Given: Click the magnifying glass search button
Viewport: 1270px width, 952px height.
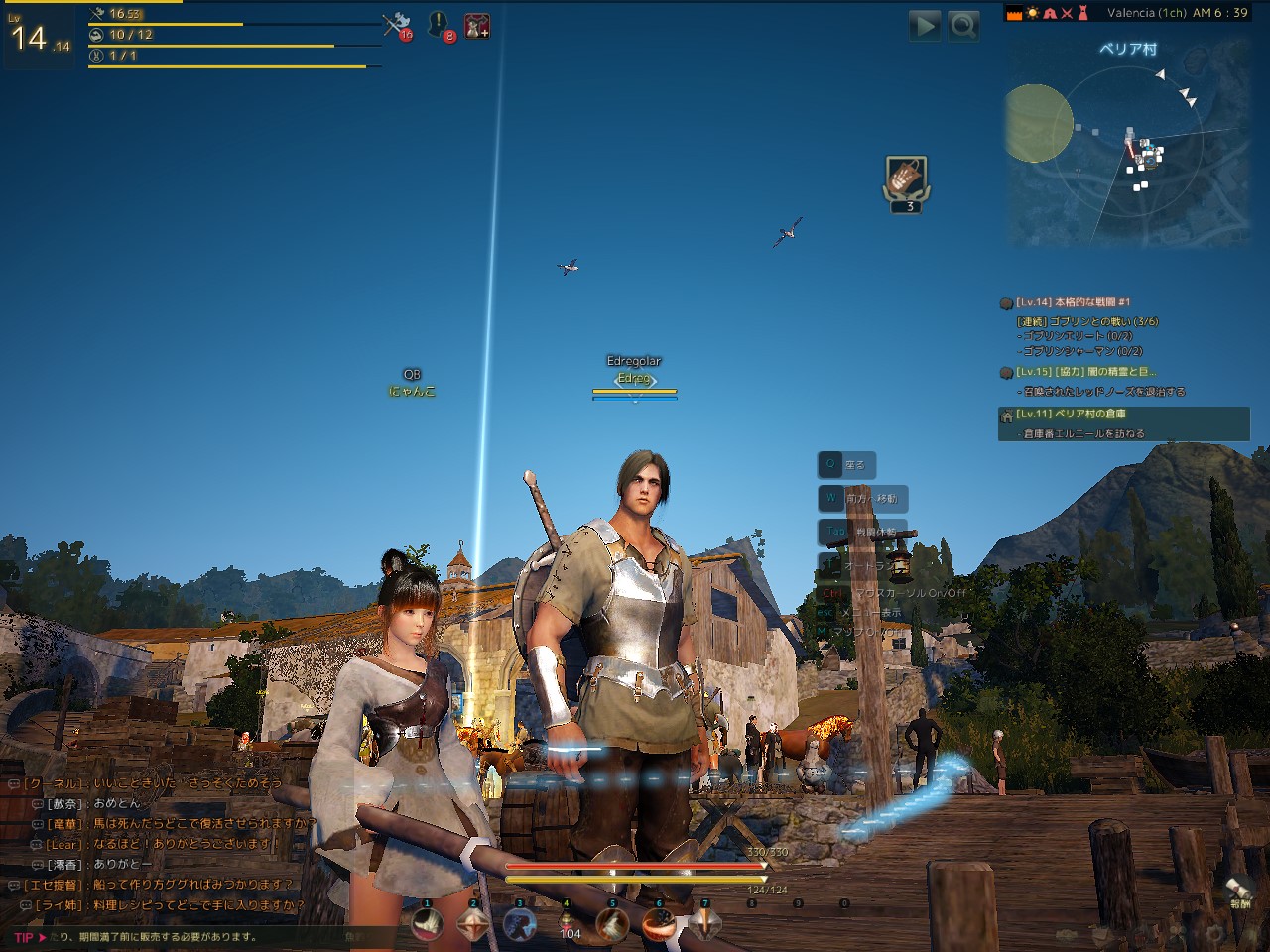Looking at the screenshot, I should pos(962,25).
